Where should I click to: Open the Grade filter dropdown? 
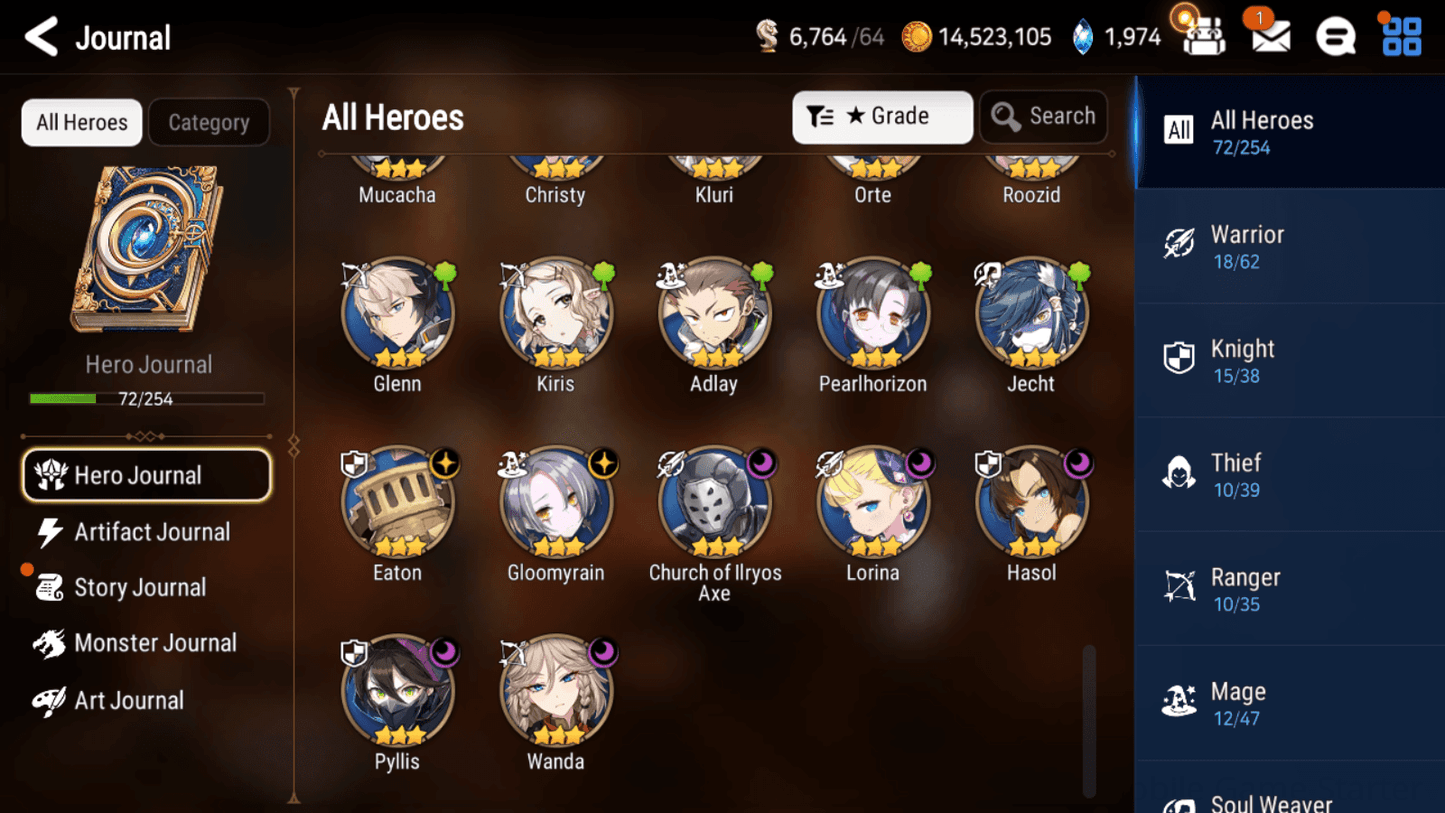click(881, 116)
